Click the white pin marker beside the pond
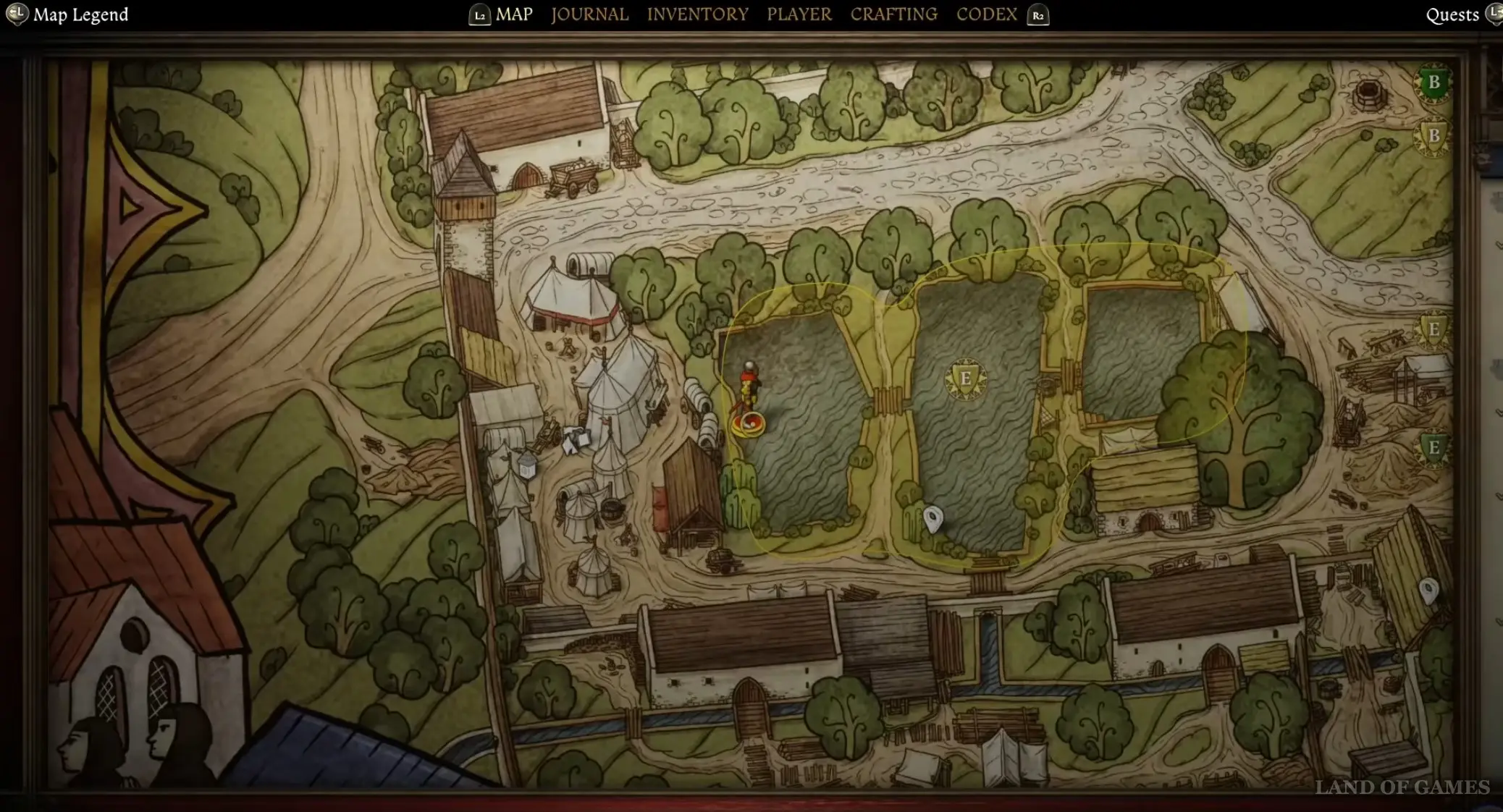 933,518
